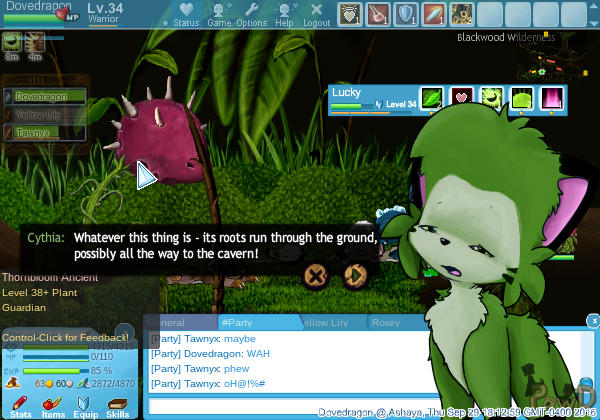600x420 pixels.
Task: Advance the dialogue with the arrow button
Action: click(x=354, y=274)
